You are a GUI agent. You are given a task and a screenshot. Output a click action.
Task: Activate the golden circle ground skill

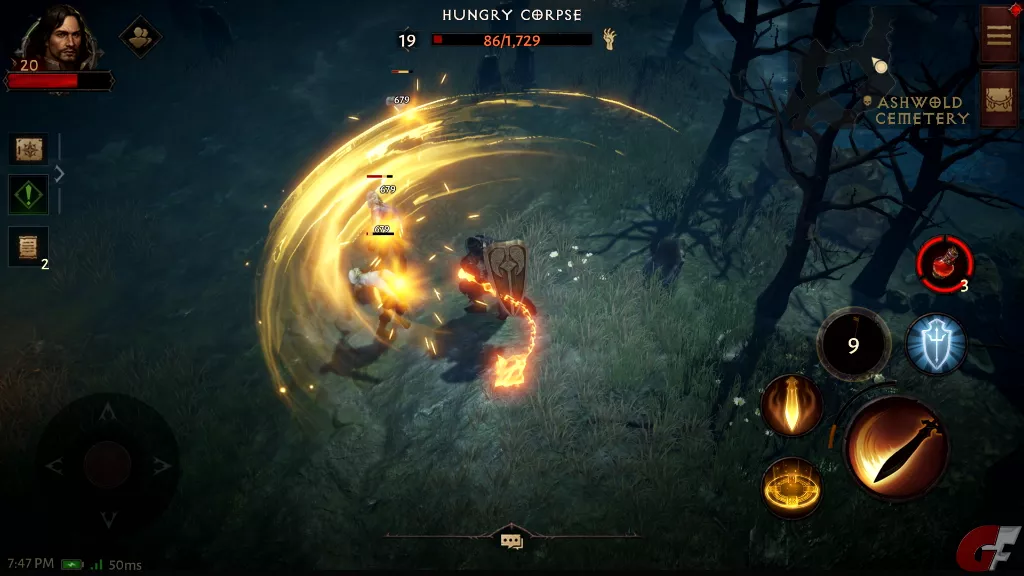tap(791, 487)
